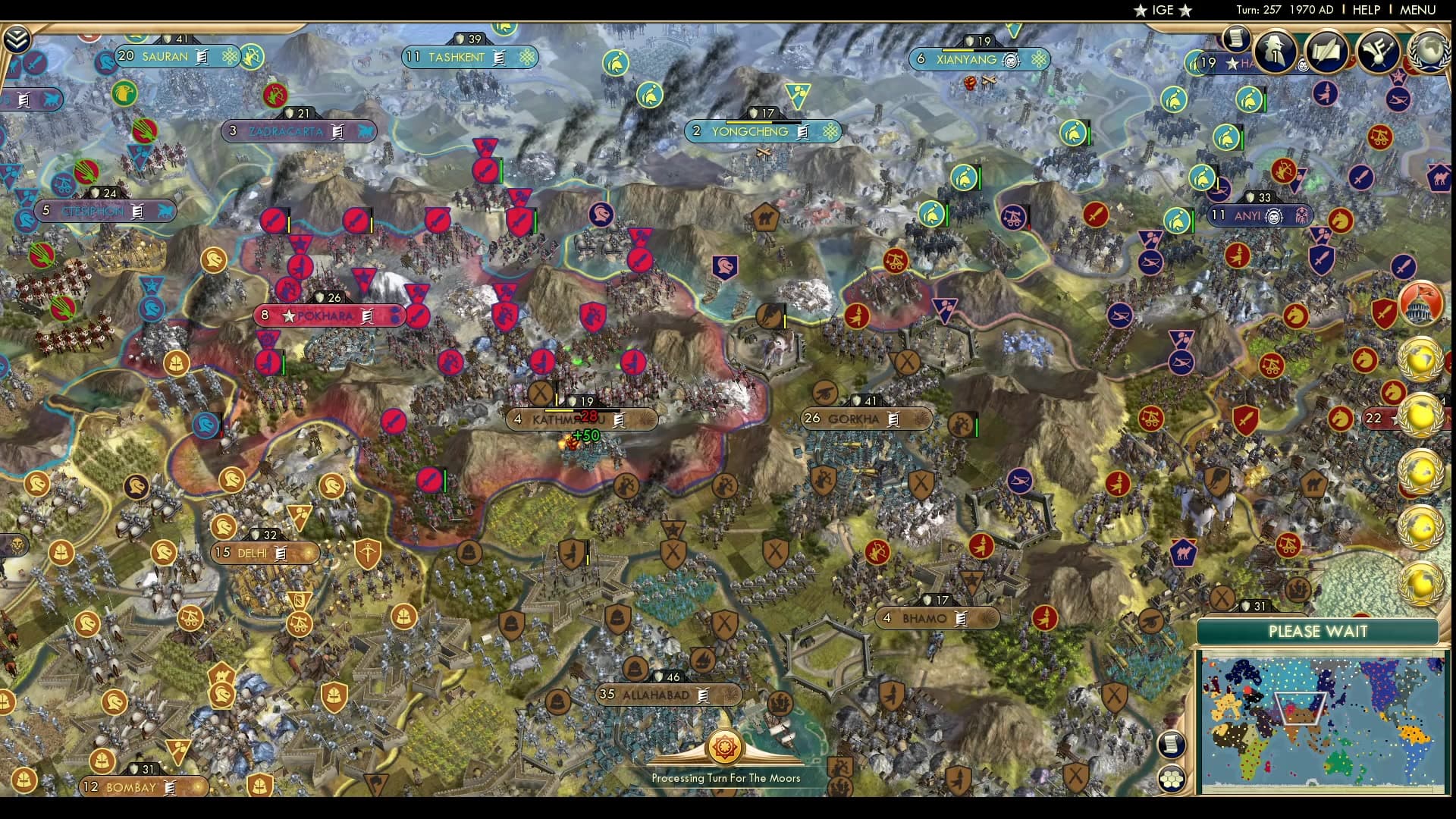Open the Espionage overview icon

pyautogui.click(x=1274, y=52)
